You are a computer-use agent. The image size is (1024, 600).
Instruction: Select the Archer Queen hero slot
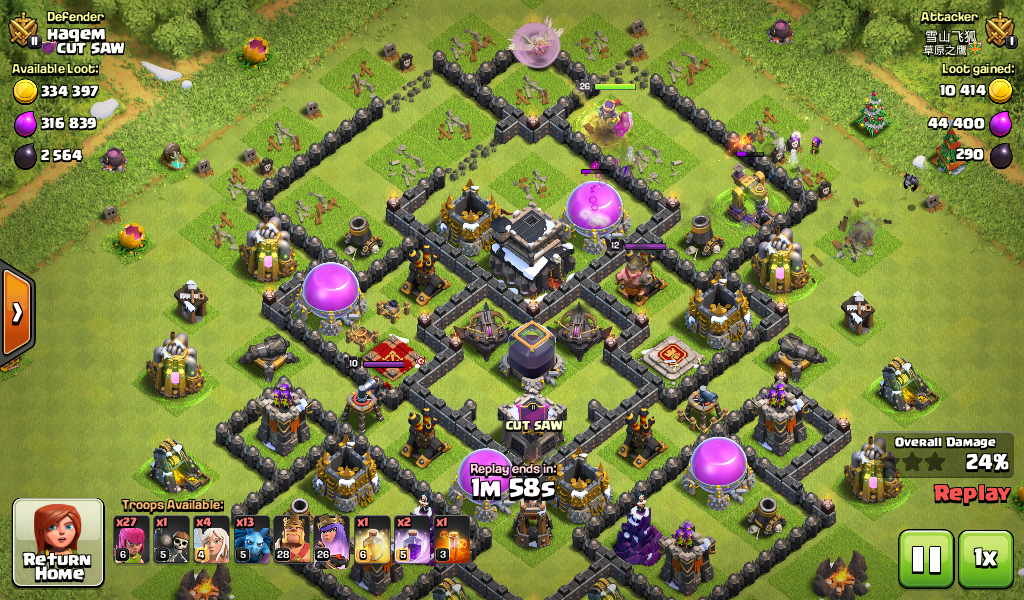click(332, 539)
